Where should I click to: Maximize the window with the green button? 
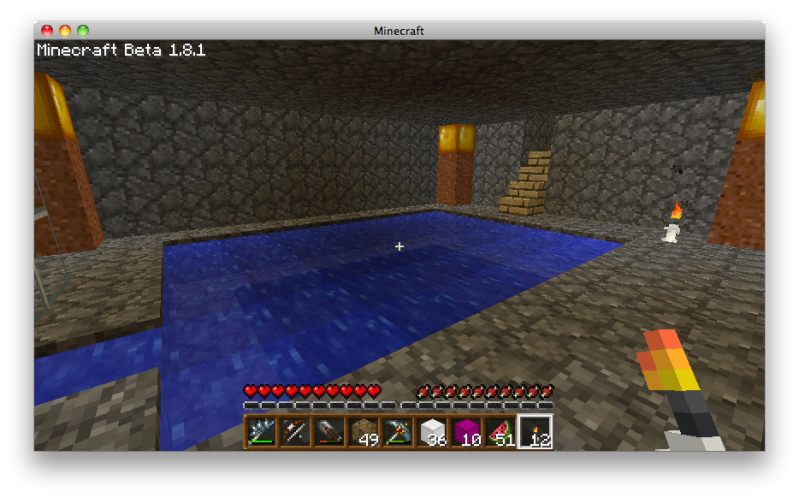(83, 31)
